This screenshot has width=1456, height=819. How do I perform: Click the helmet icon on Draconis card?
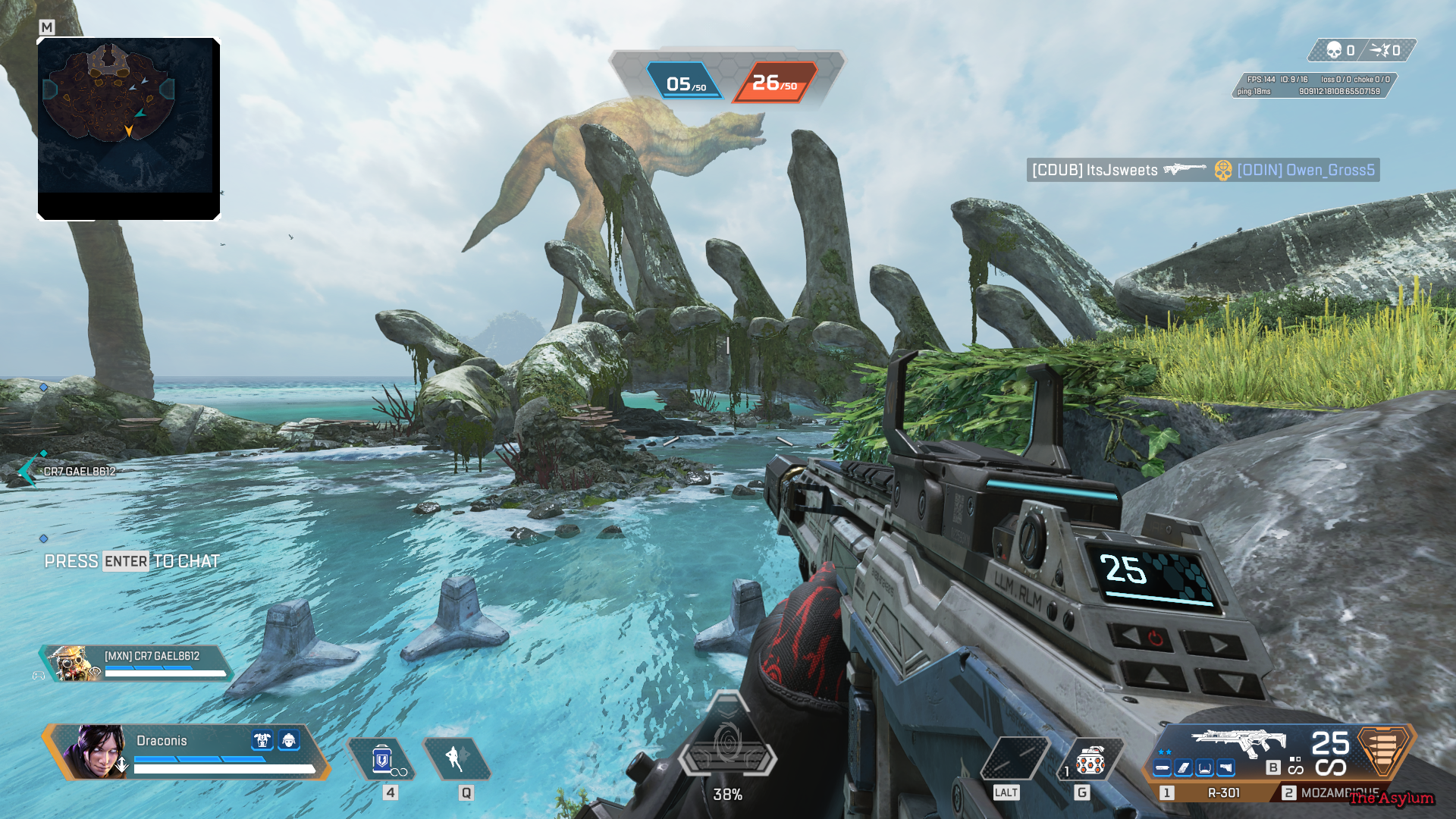click(x=289, y=740)
